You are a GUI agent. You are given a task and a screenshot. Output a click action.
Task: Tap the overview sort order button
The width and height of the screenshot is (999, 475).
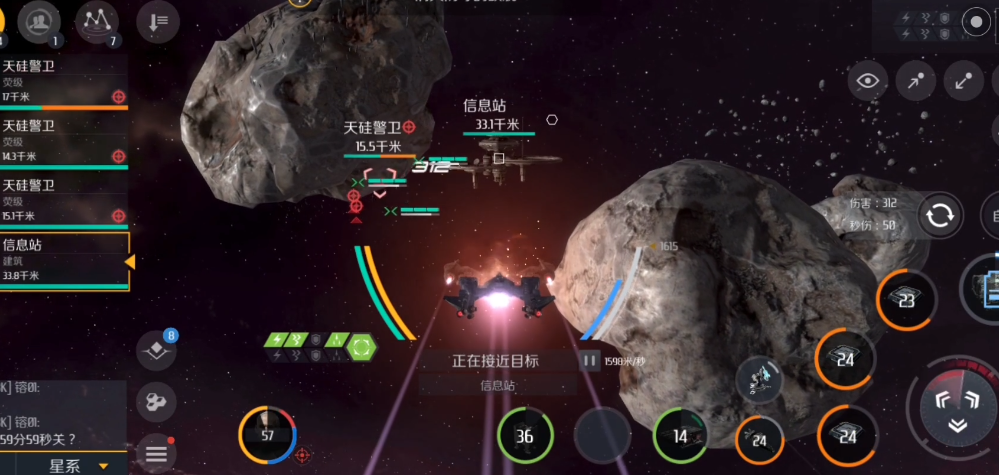pyautogui.click(x=158, y=20)
